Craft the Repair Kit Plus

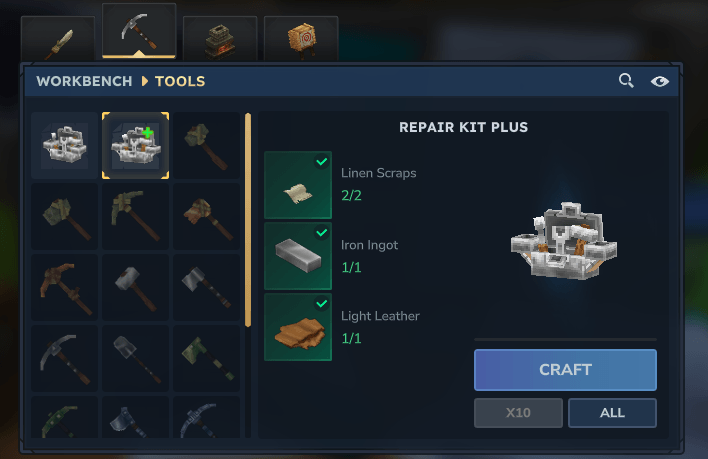(x=565, y=369)
